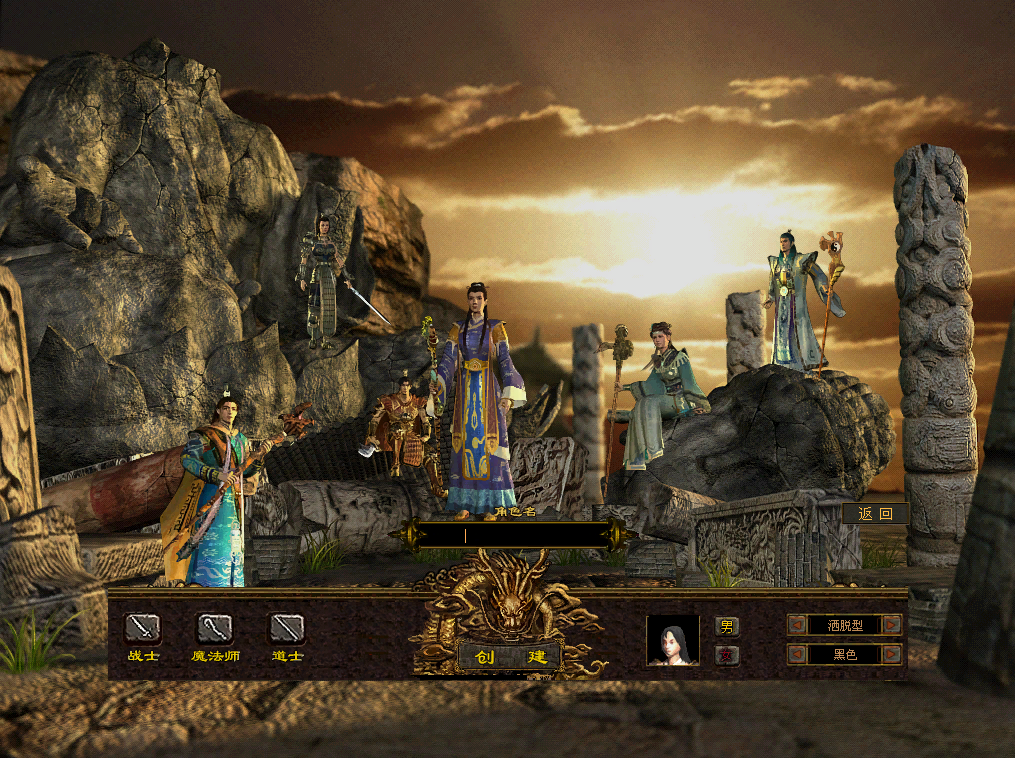Select the Warrior (战士) class icon
The image size is (1015, 758).
click(x=143, y=629)
